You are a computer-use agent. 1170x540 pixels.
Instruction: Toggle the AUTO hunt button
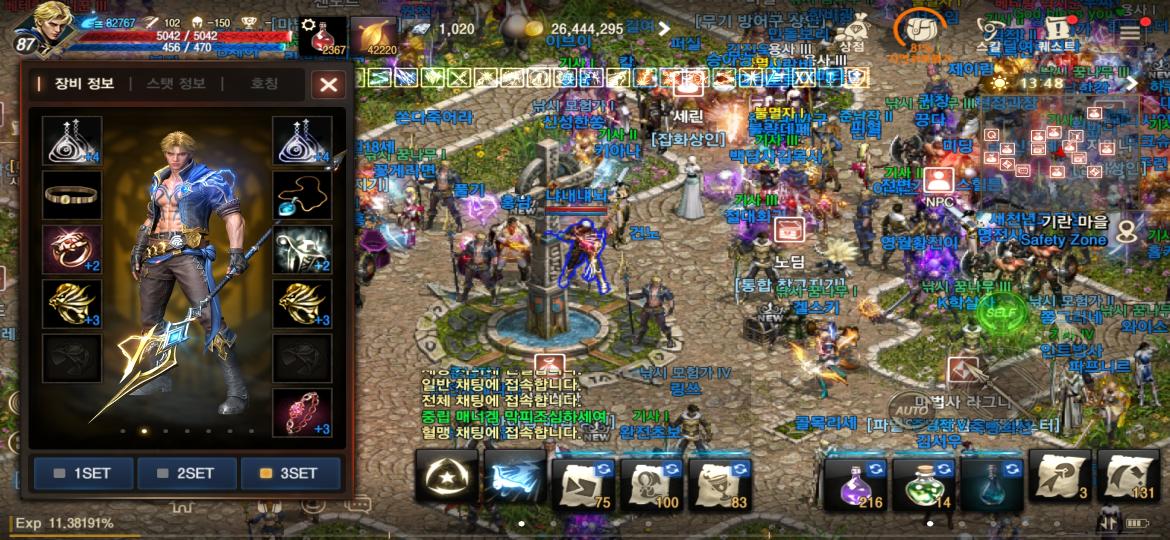pyautogui.click(x=910, y=408)
